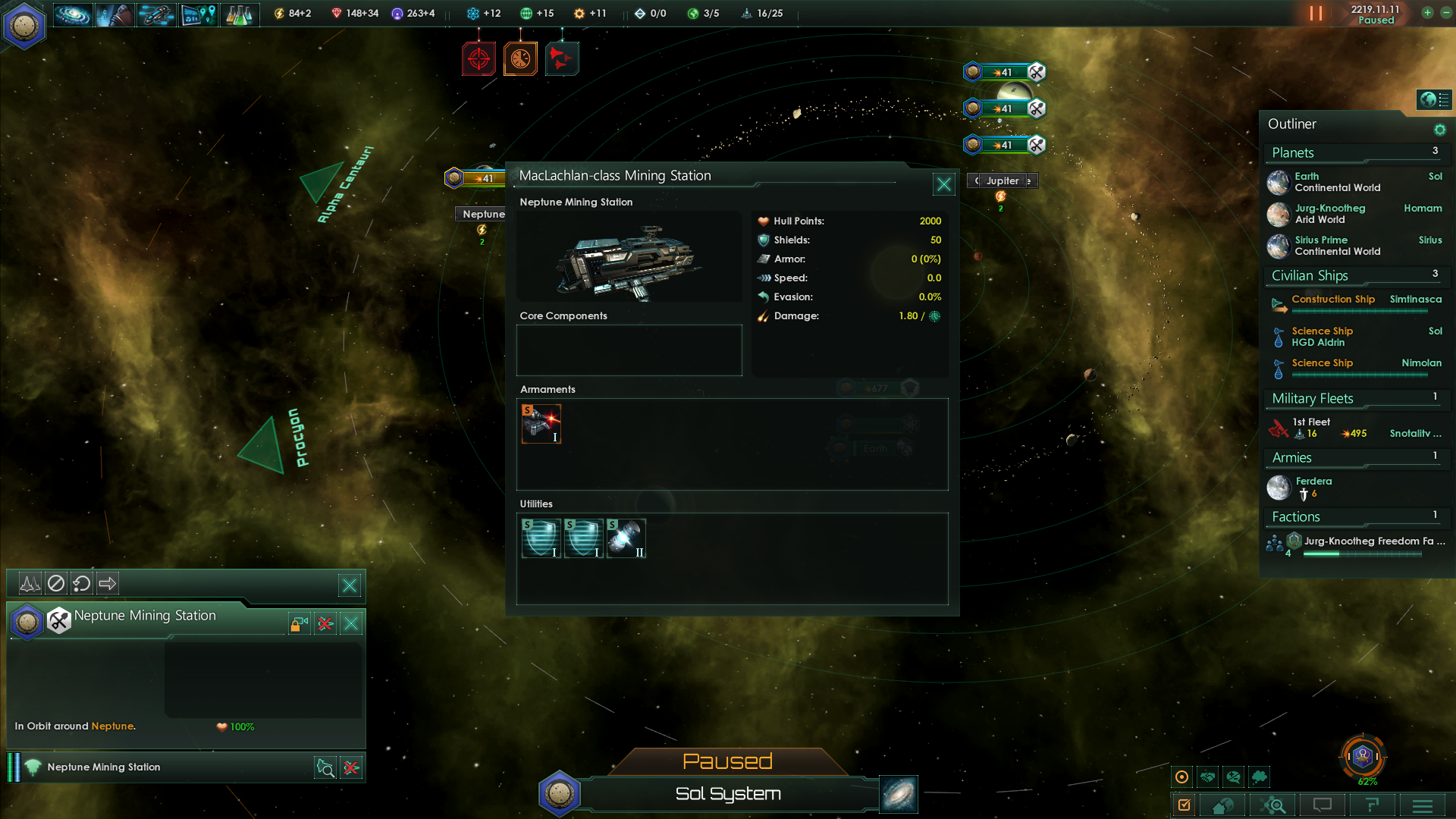Open the ship designer from top bar

click(156, 14)
